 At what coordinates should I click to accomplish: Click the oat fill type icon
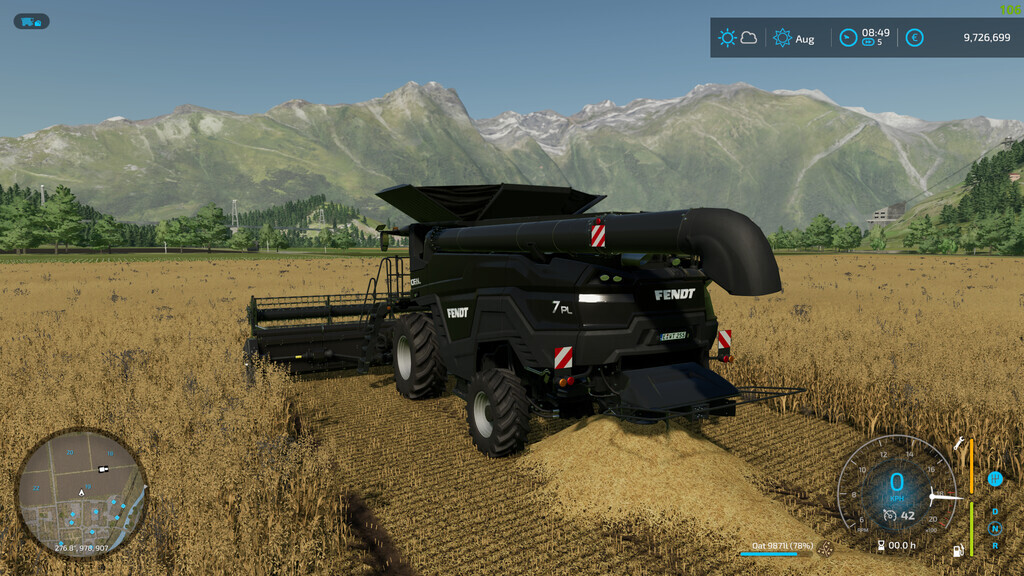pos(825,548)
